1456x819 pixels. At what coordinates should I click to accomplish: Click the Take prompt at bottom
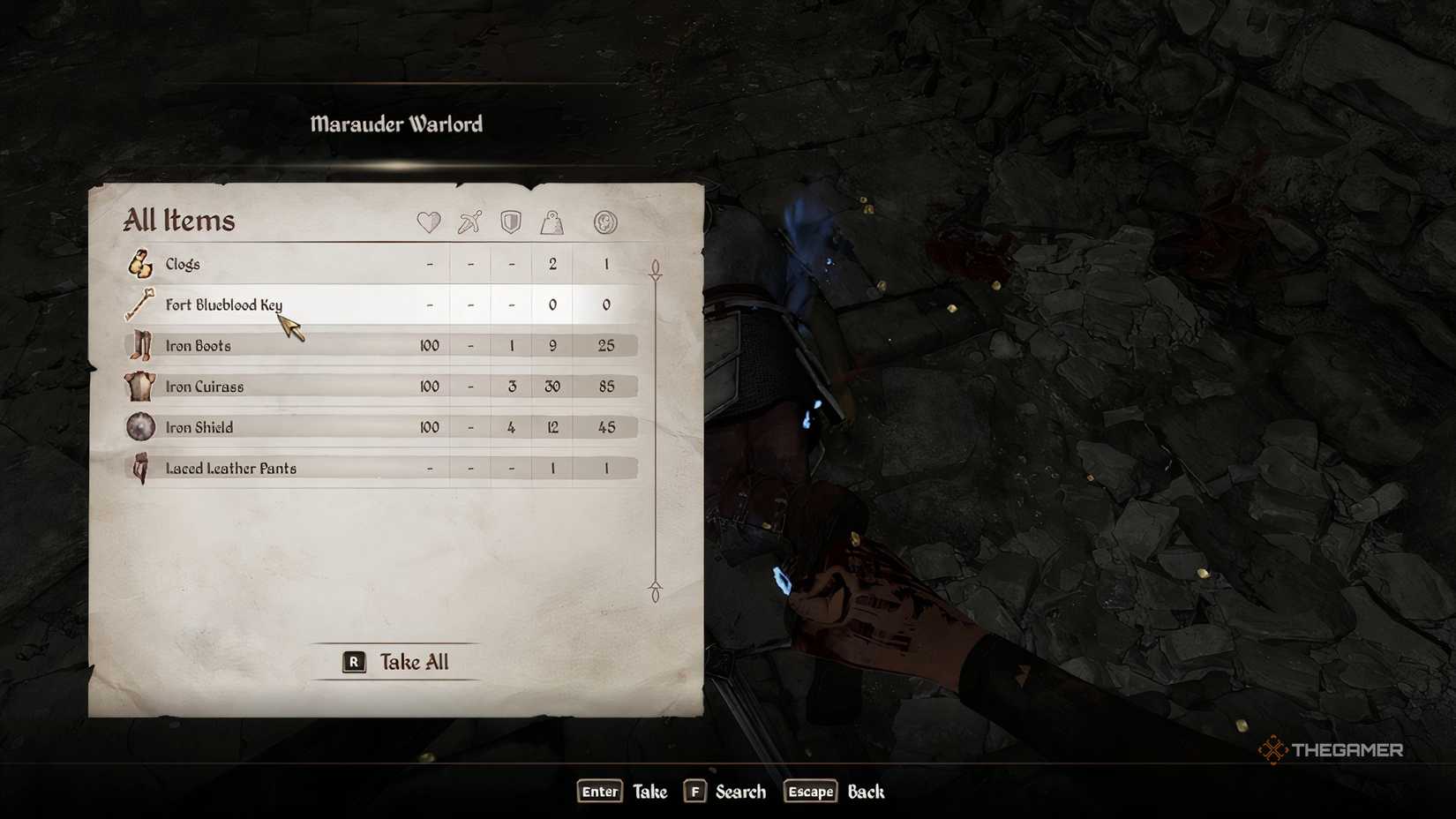coord(650,792)
